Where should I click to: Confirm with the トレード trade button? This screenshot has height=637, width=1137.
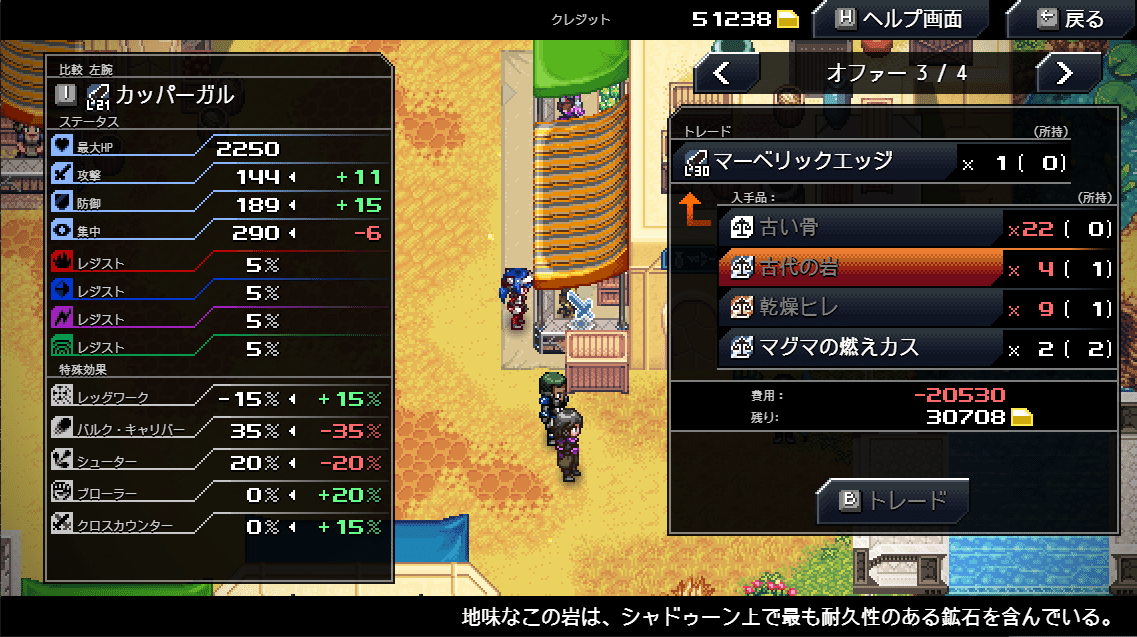pyautogui.click(x=893, y=500)
